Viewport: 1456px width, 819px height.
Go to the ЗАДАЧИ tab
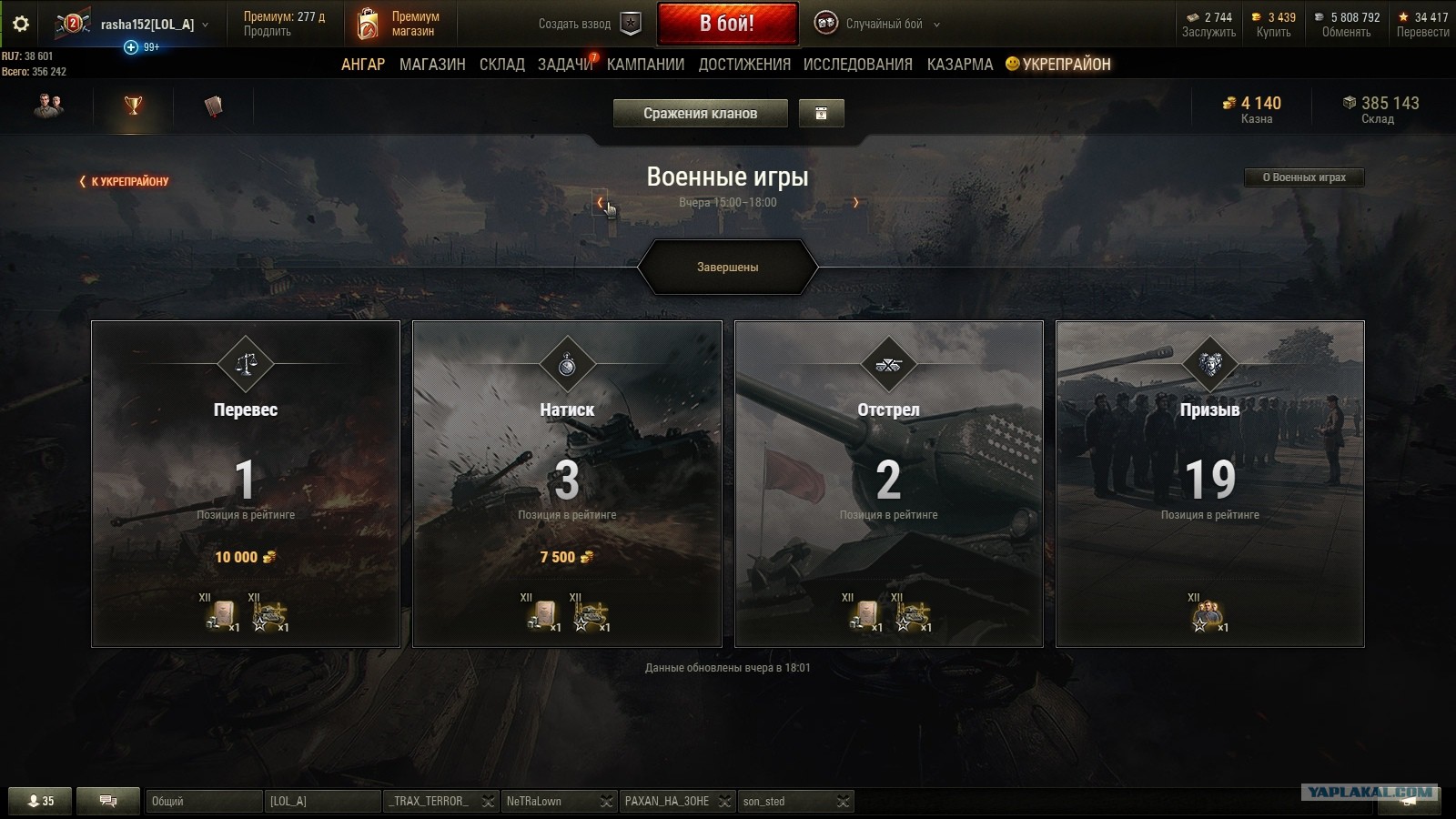(x=564, y=65)
